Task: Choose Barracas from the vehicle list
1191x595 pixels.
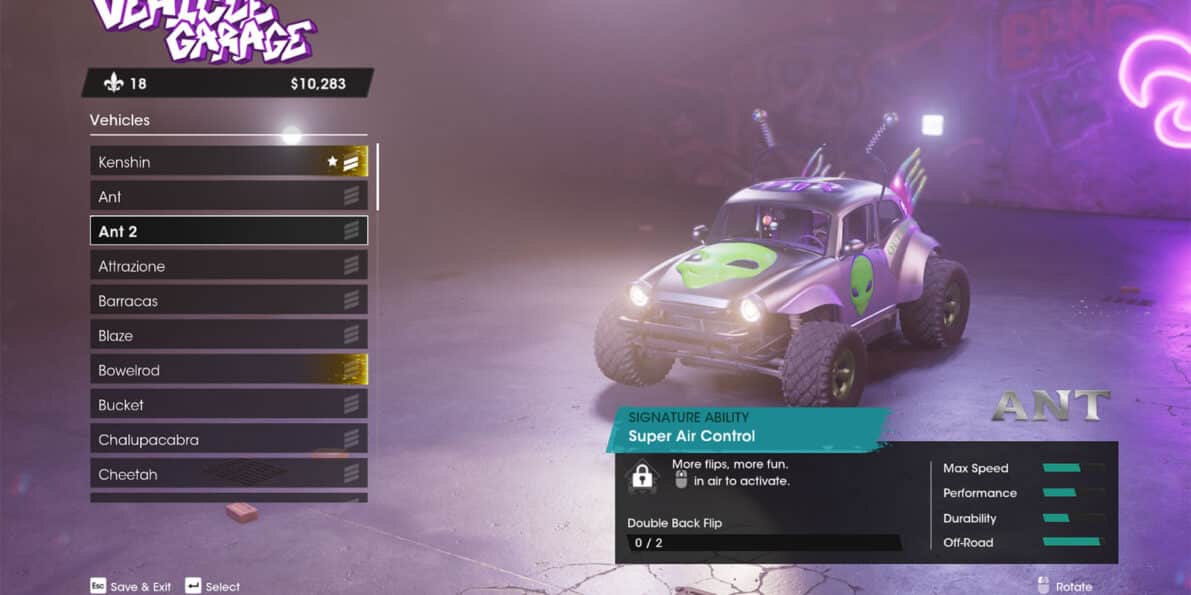Action: click(x=228, y=301)
